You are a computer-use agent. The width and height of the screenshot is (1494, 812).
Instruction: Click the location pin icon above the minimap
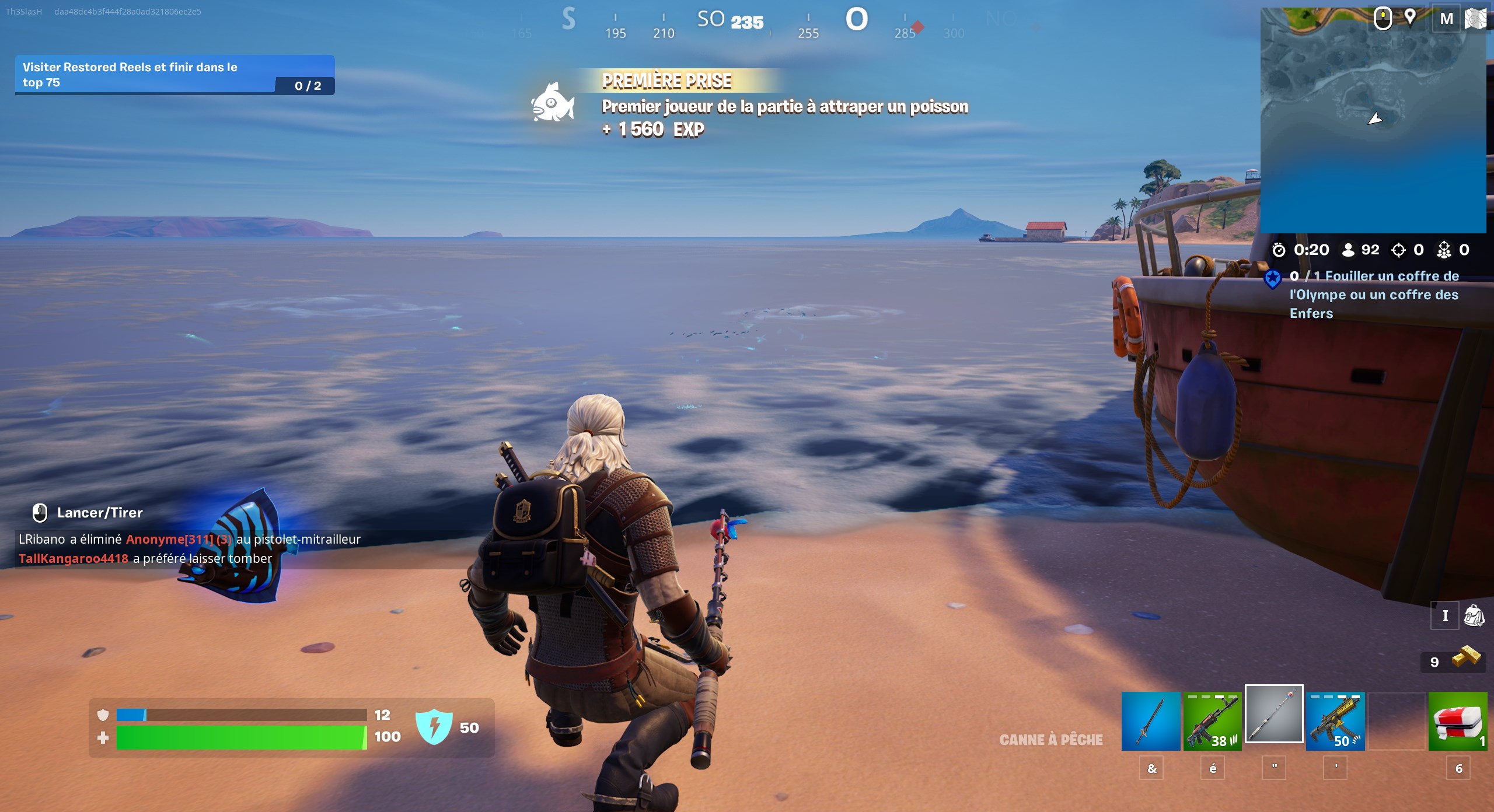point(1410,18)
